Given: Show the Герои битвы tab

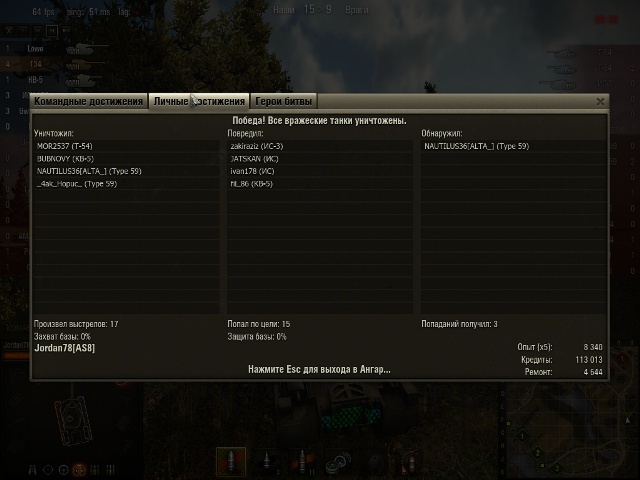Looking at the screenshot, I should point(284,102).
